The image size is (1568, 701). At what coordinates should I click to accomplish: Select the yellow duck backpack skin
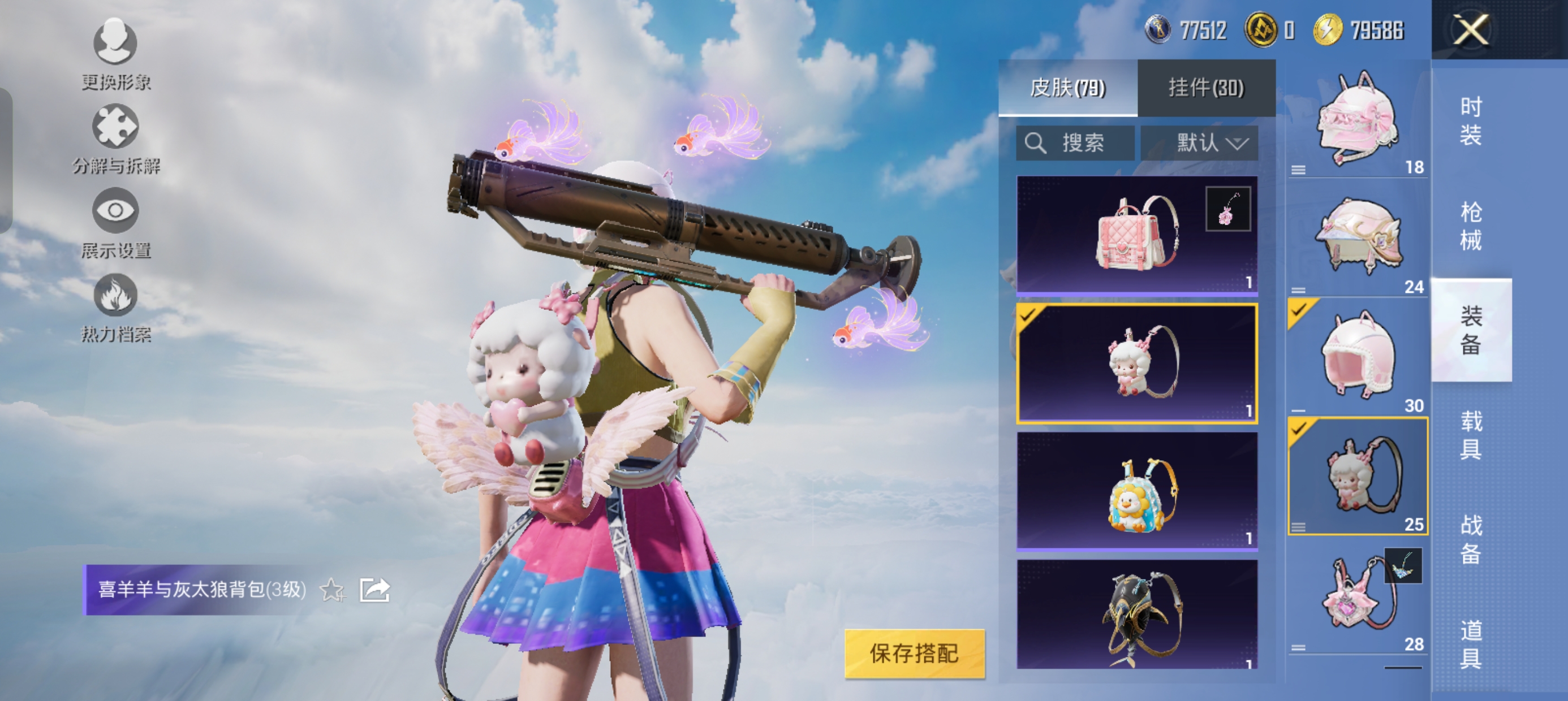pyautogui.click(x=1136, y=491)
